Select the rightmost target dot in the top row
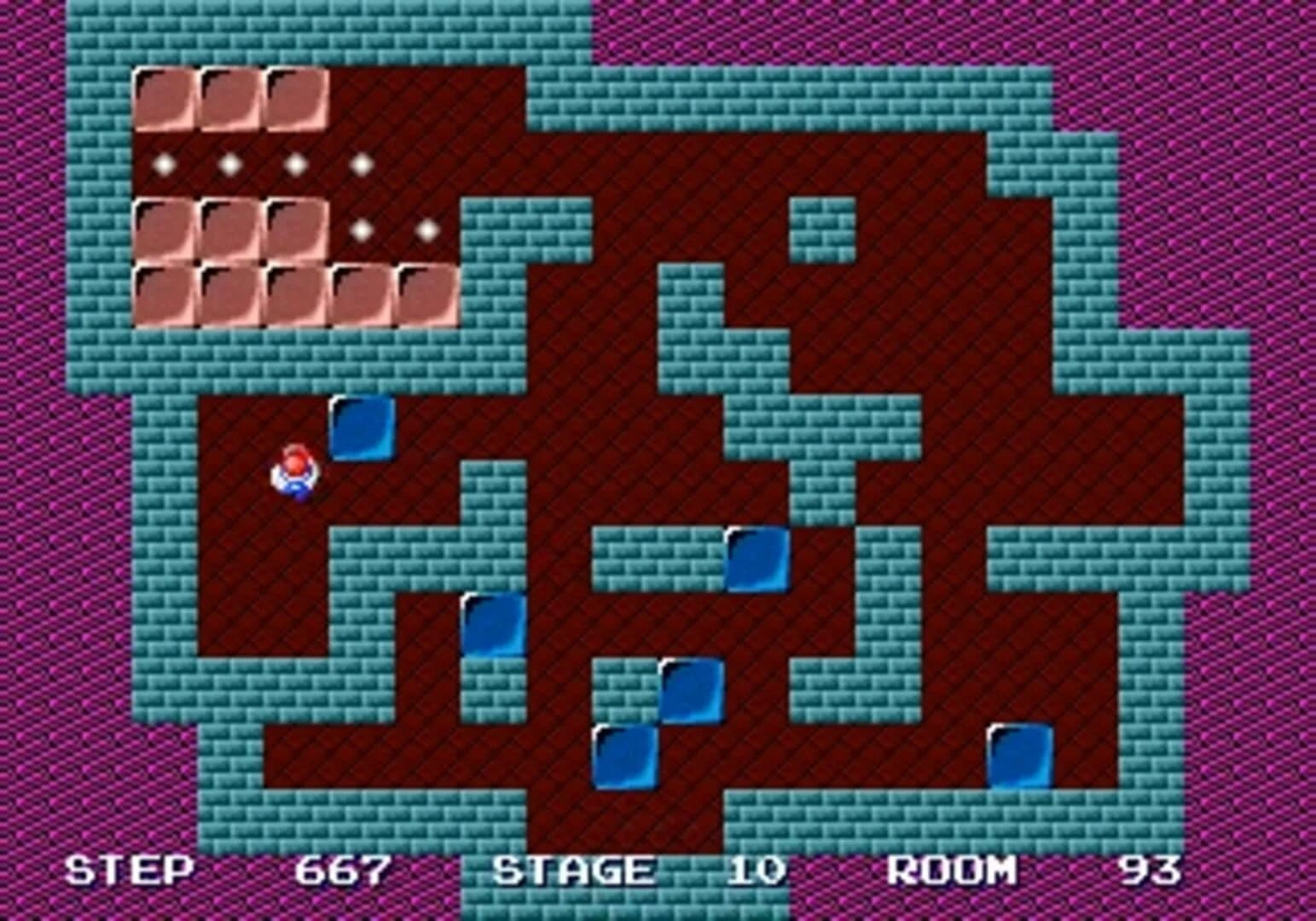The height and width of the screenshot is (921, 1316). pyautogui.click(x=360, y=163)
